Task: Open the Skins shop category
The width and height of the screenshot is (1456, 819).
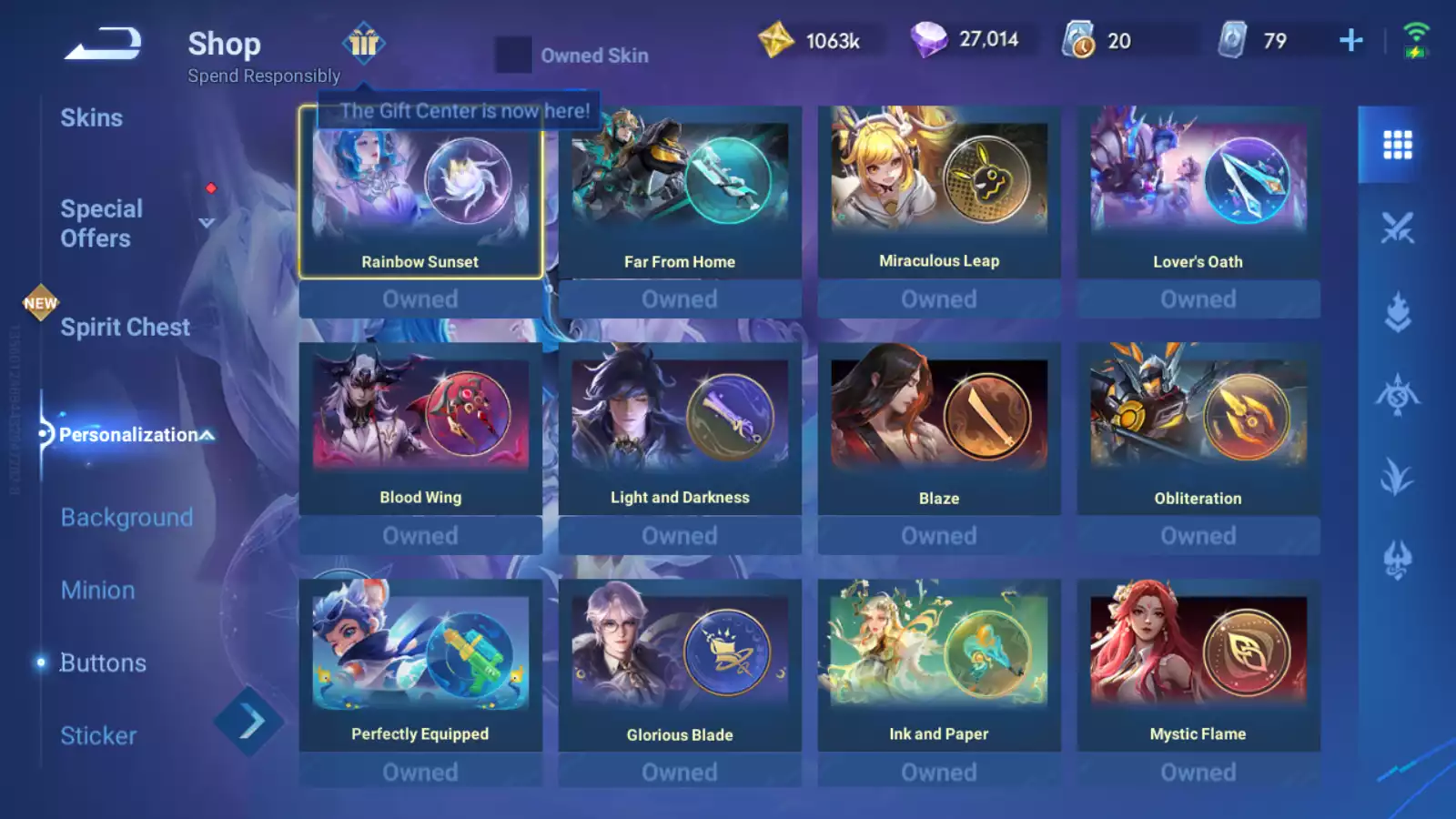Action: [x=91, y=118]
